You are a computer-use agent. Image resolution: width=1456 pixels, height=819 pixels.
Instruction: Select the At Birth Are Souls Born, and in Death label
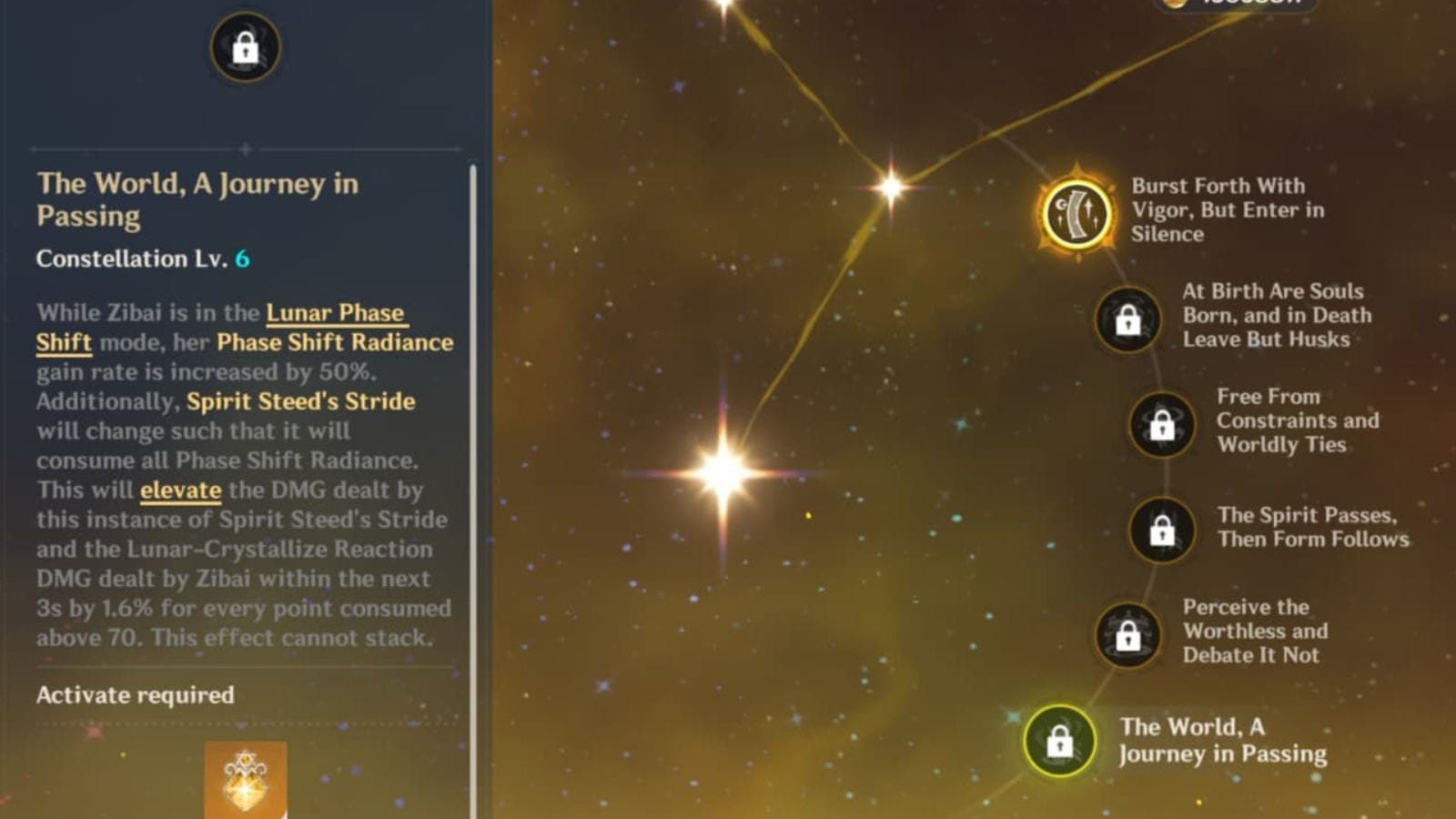(x=1274, y=316)
